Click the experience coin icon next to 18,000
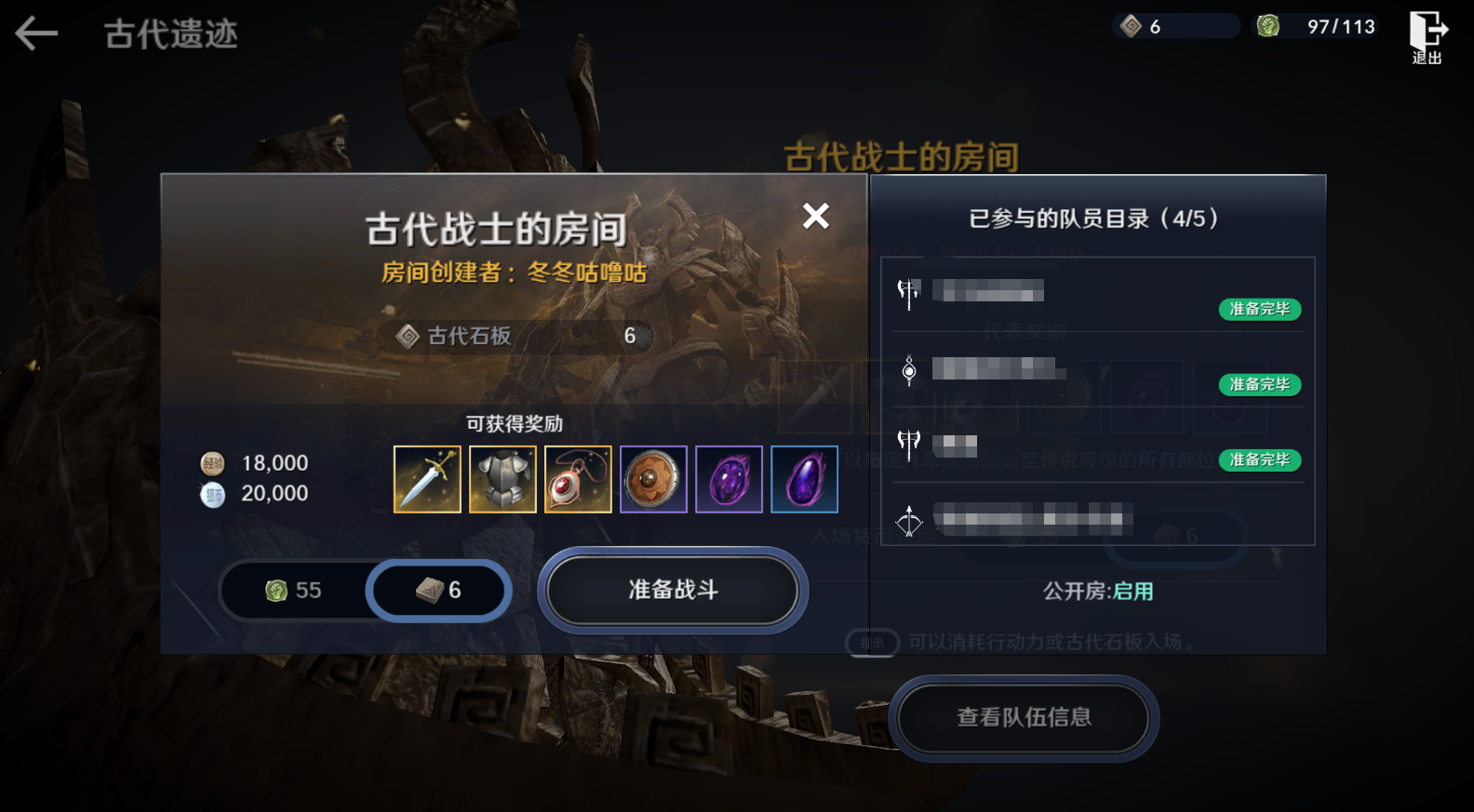 pos(213,462)
